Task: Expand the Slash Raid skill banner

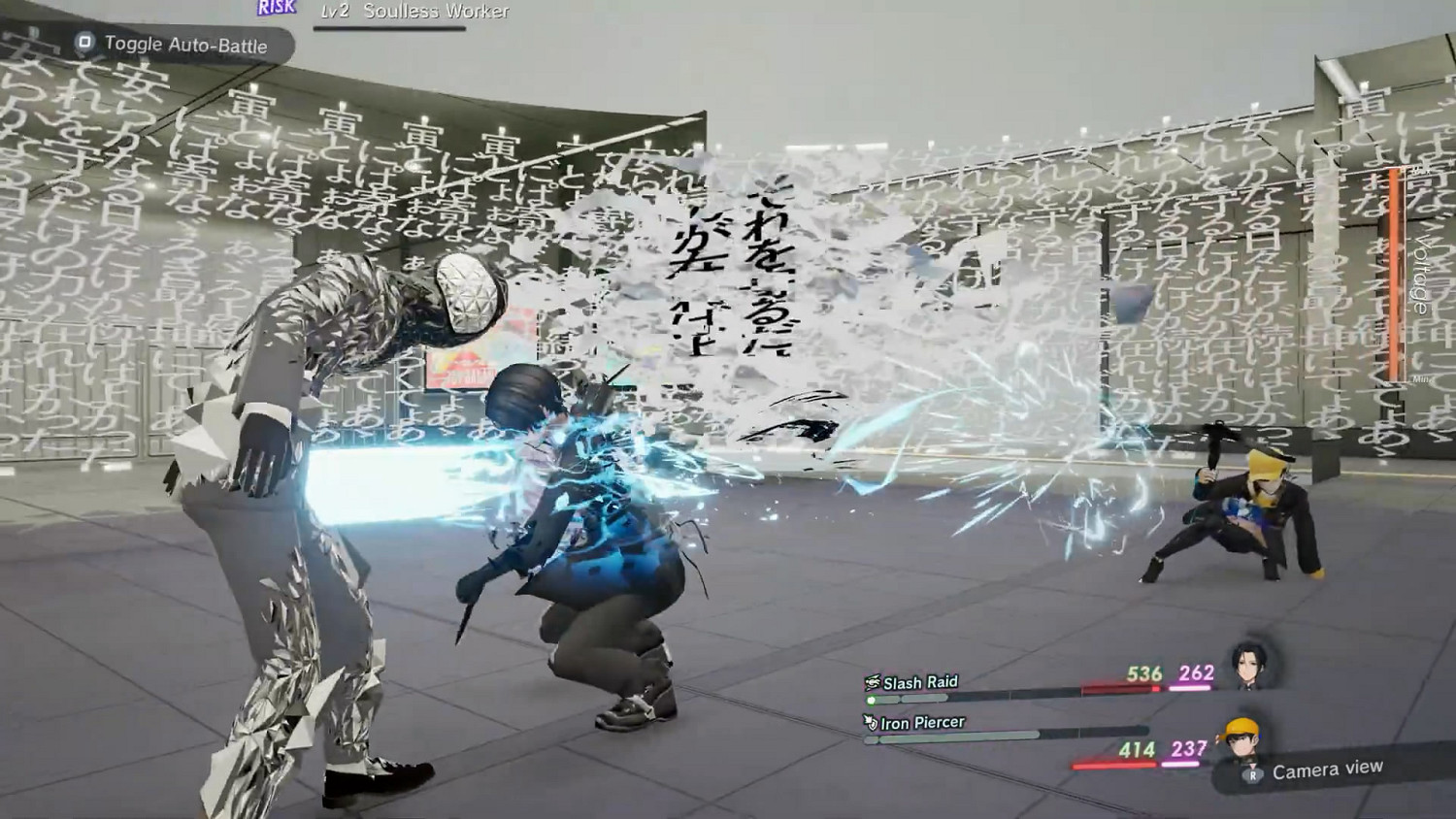Action: coord(920,680)
